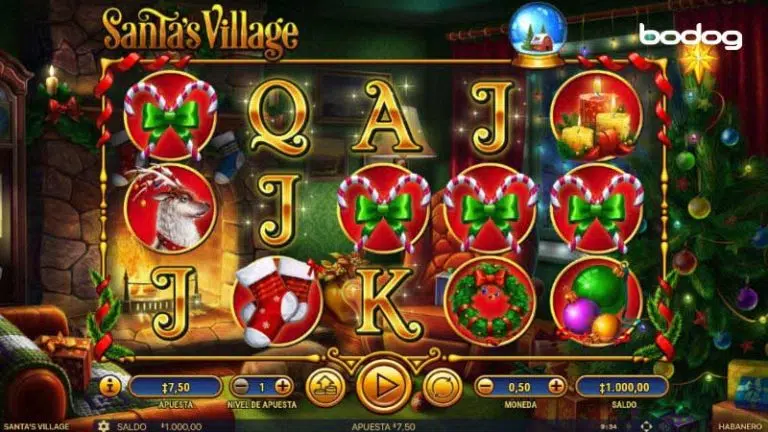Raise the moneda coin value
Viewport: 768px width, 432px height.
point(556,386)
